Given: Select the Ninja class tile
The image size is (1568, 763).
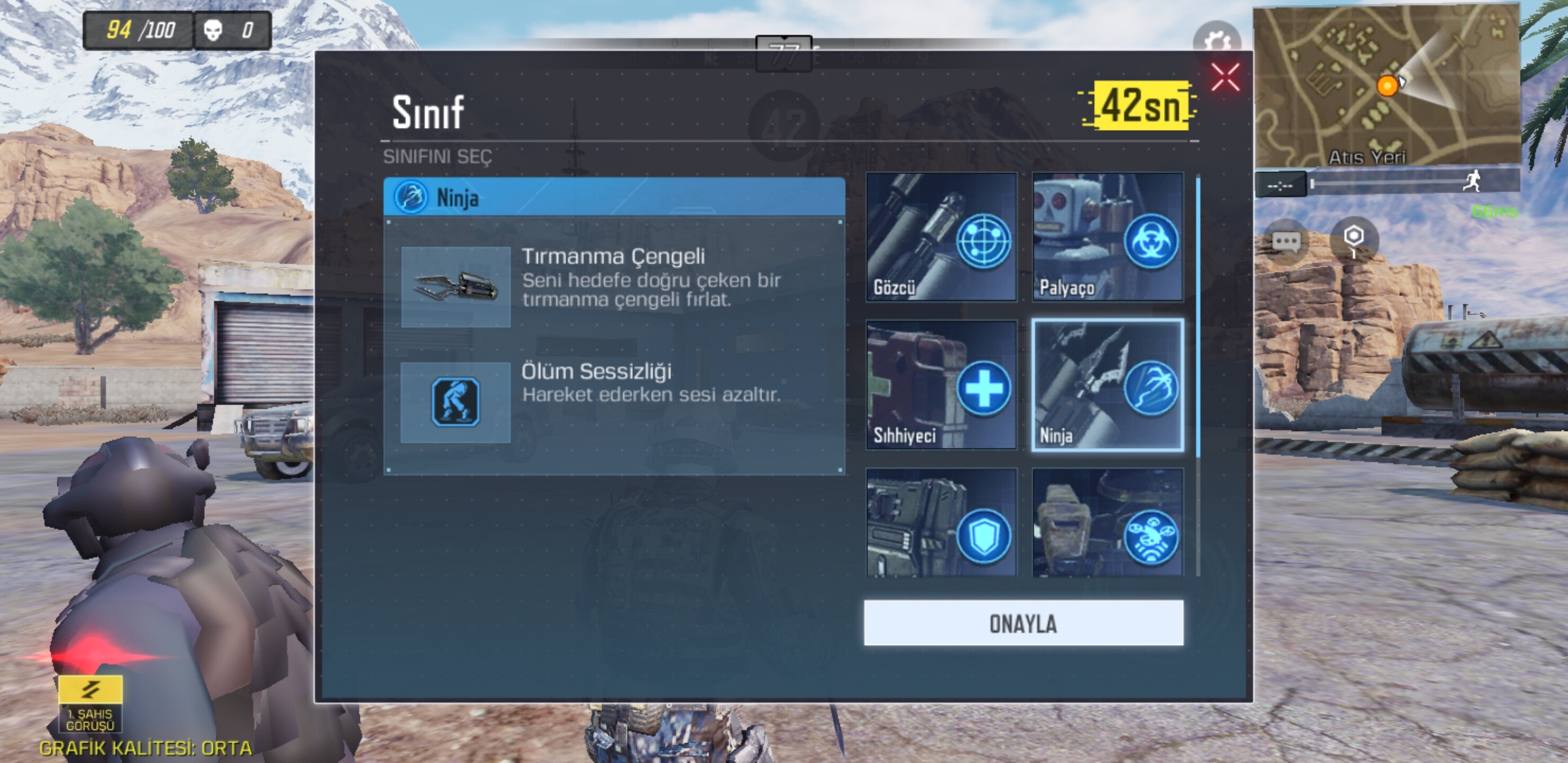Looking at the screenshot, I should tap(1108, 385).
